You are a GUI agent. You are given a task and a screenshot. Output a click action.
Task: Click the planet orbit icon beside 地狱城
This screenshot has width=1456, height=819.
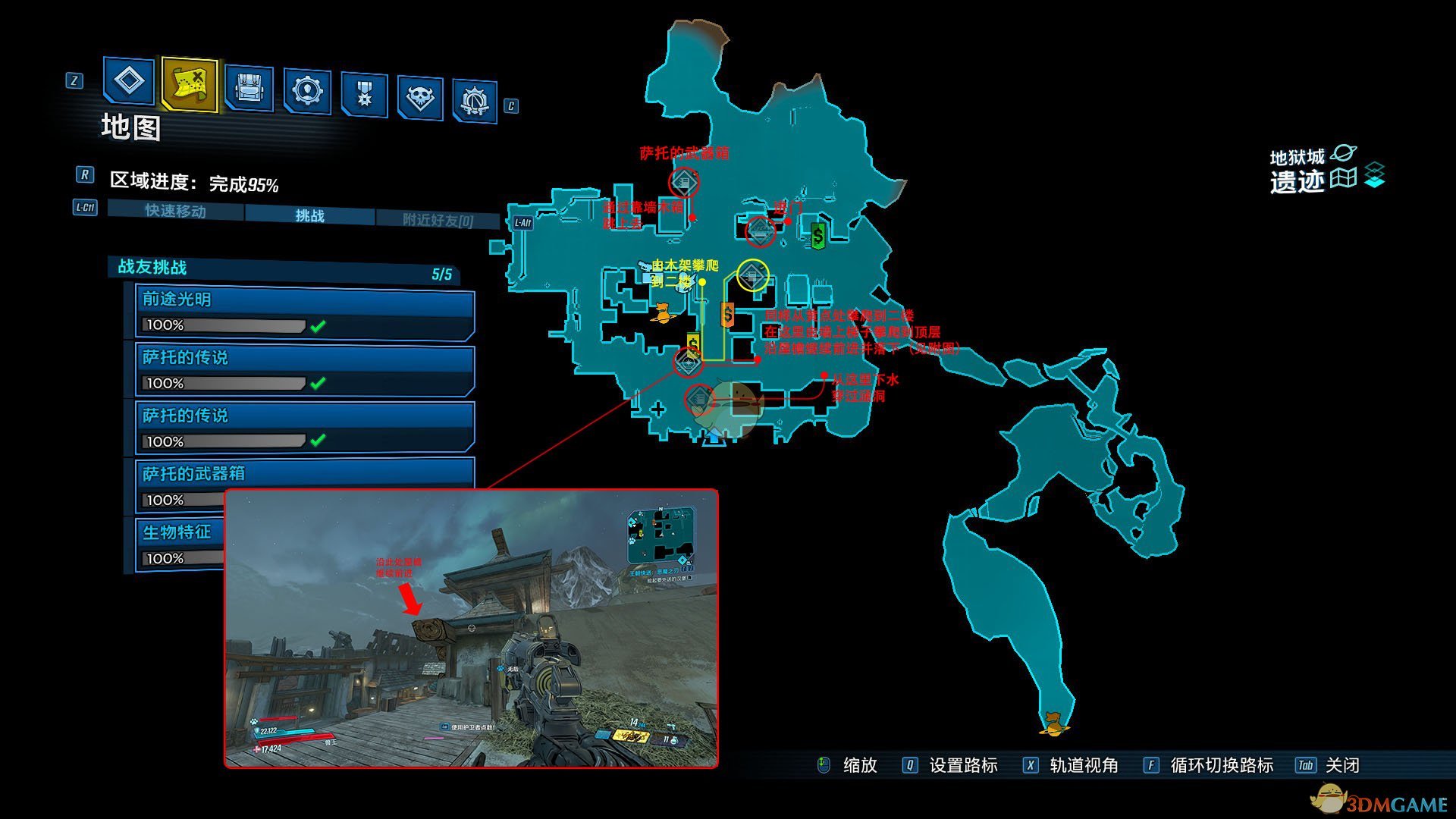point(1343,155)
